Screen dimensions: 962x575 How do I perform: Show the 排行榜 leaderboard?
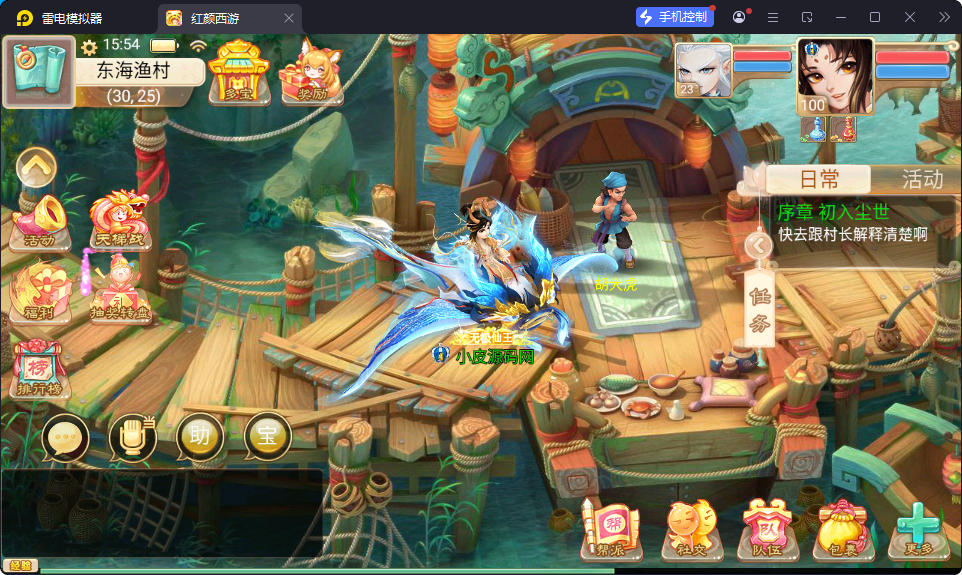[39, 367]
